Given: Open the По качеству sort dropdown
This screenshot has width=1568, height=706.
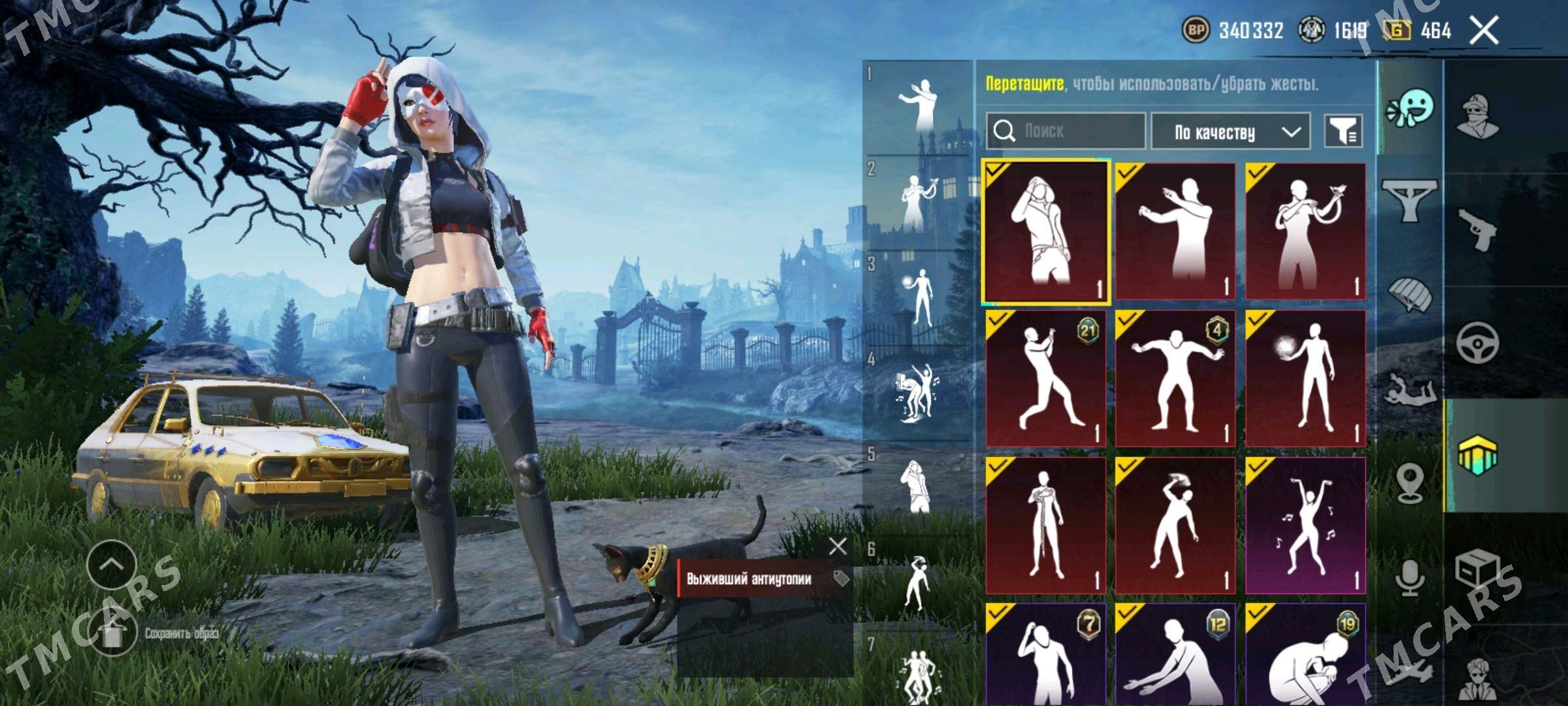Looking at the screenshot, I should [1230, 132].
